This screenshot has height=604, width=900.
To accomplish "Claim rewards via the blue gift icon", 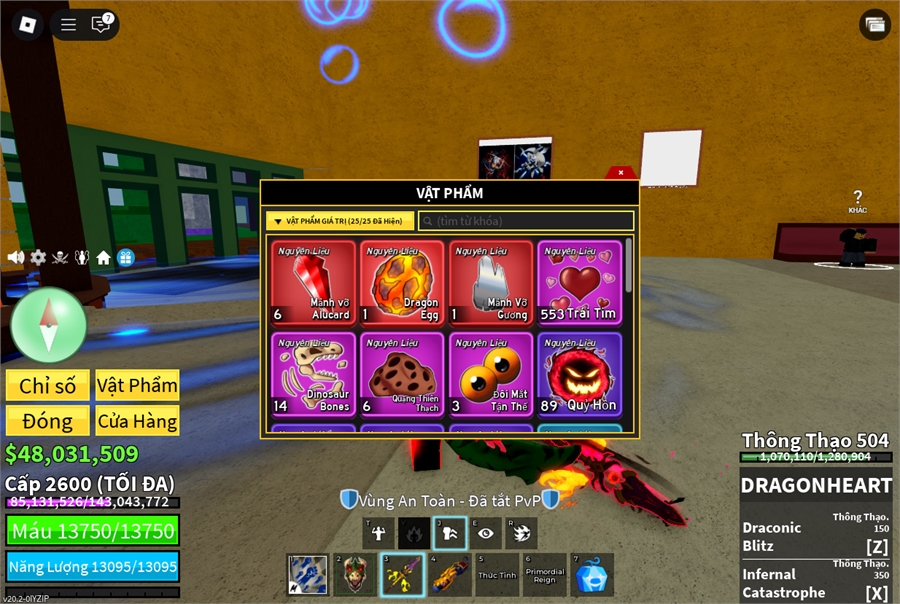I will click(125, 257).
